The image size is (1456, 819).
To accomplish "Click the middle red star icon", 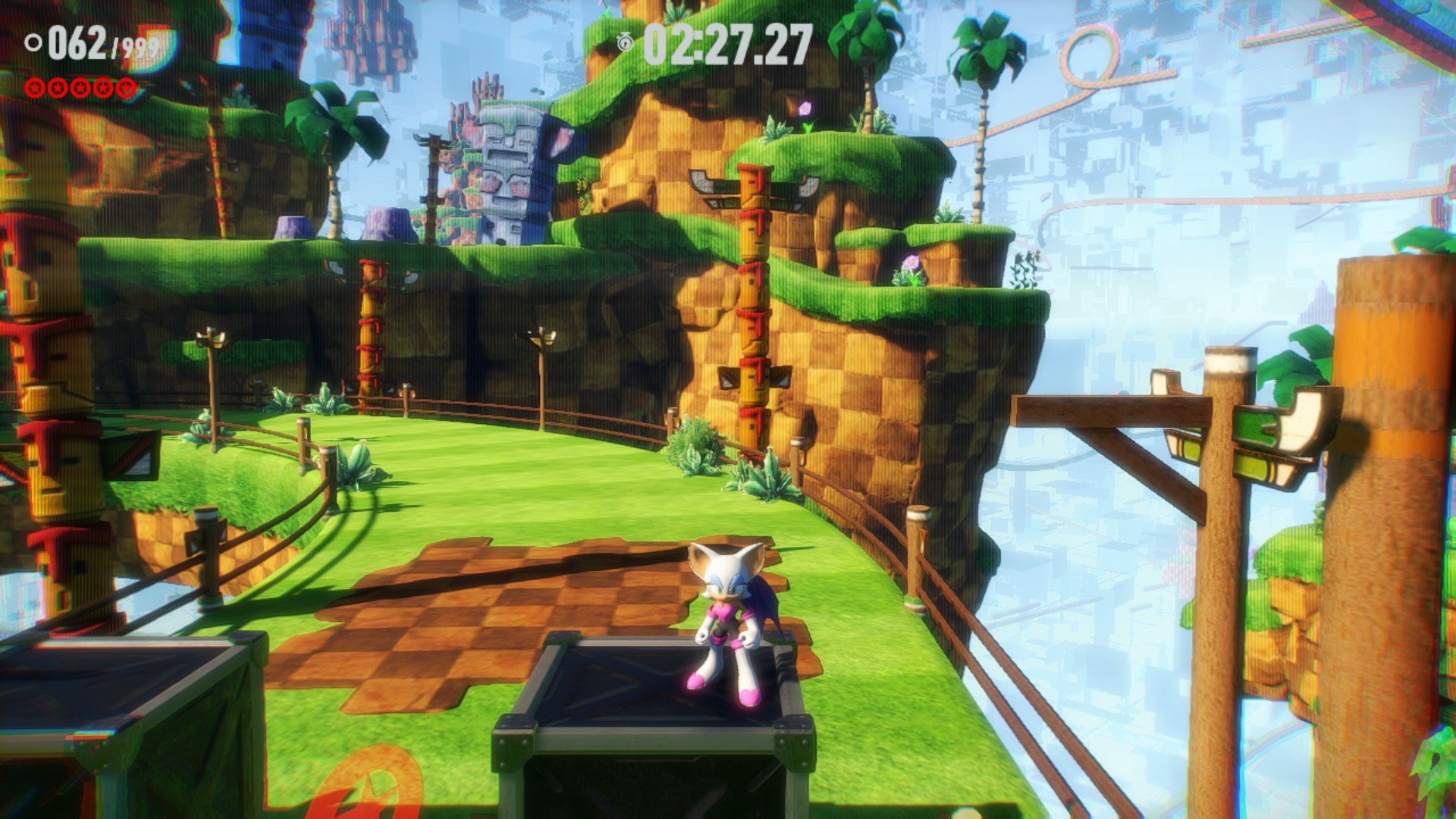I will [x=82, y=86].
